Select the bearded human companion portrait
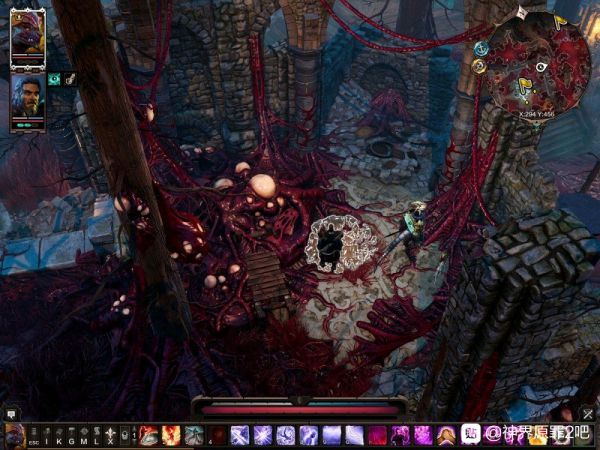This screenshot has height=450, width=600. (27, 96)
